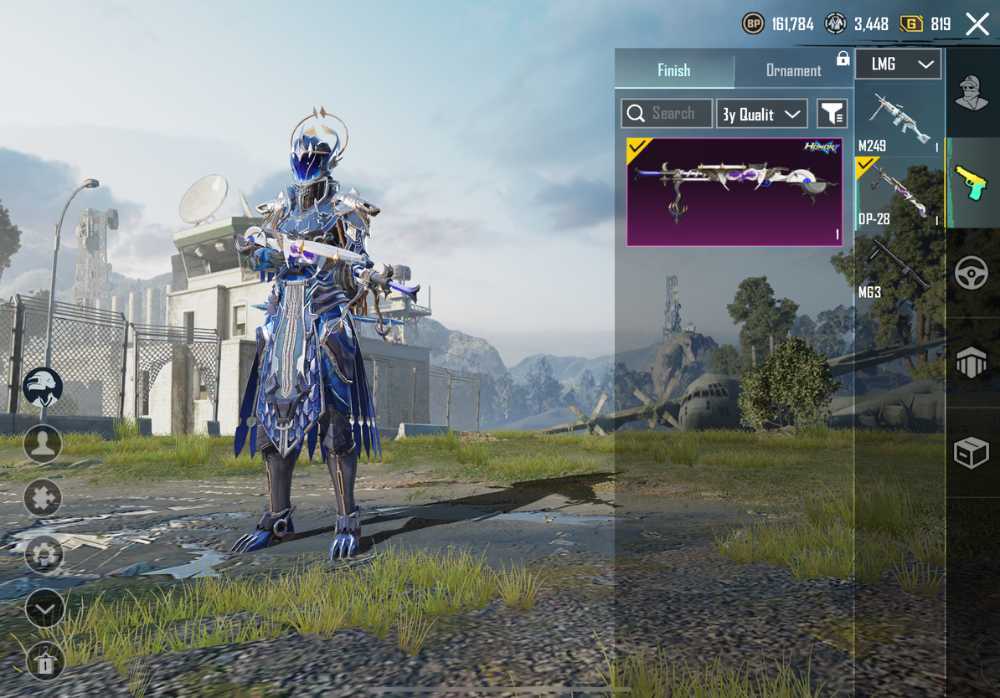The image size is (1000, 698).
Task: Select the helmet icon in side menu
Action: pos(43,387)
